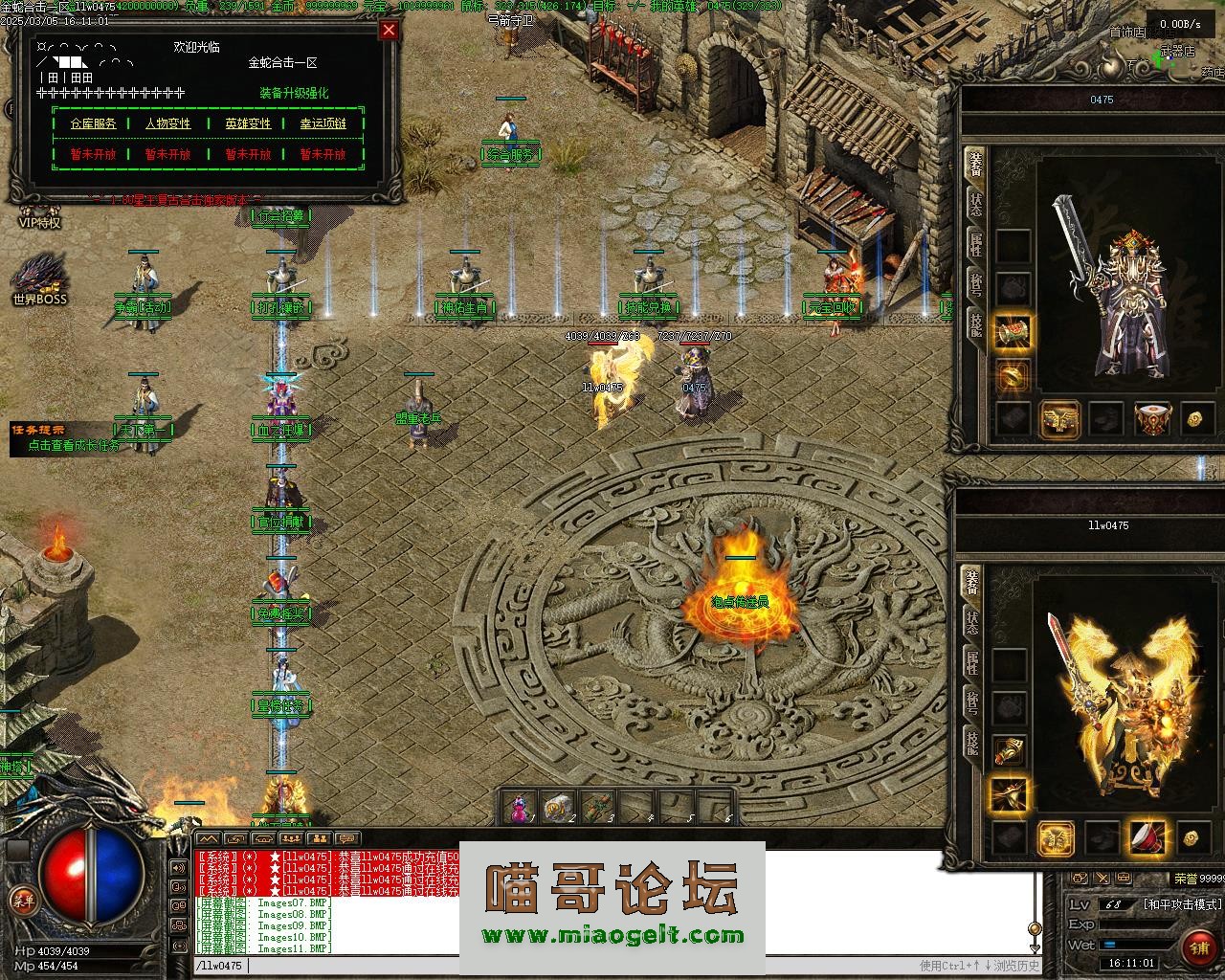Open the VIP特权 privileges icon
This screenshot has height=980, width=1225.
pos(38,214)
